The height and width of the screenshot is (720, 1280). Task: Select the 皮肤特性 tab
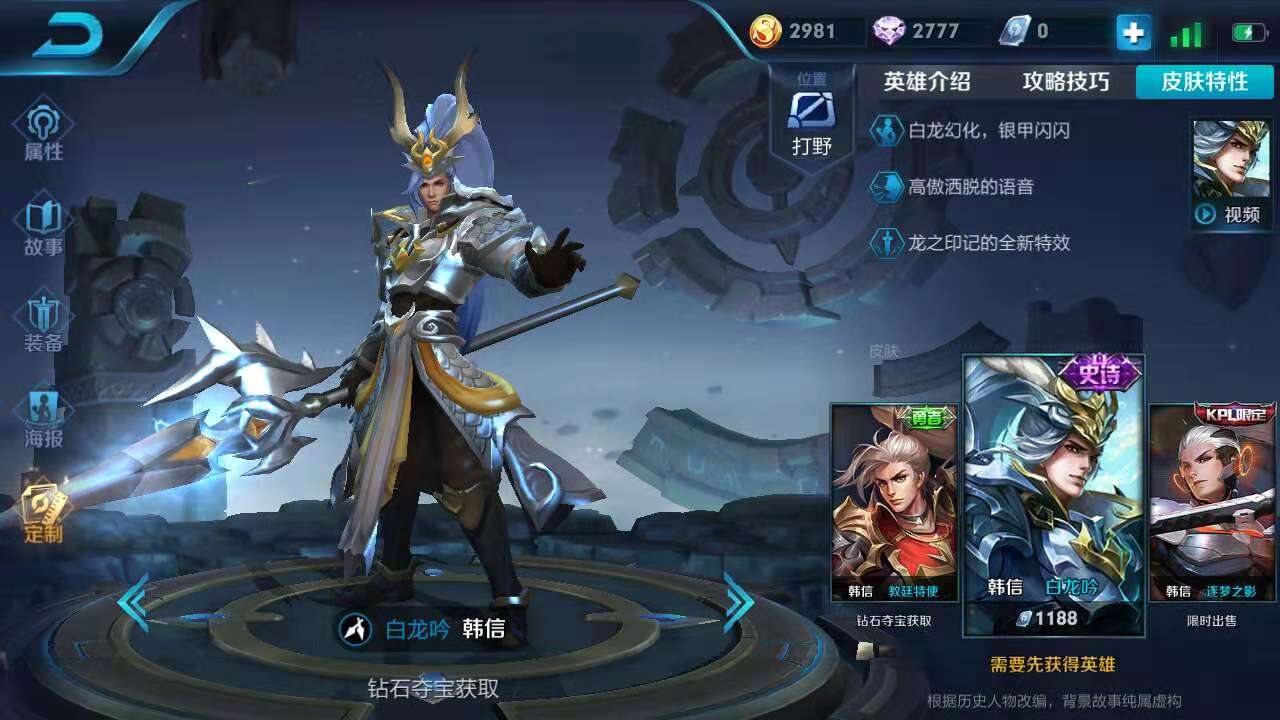1204,83
